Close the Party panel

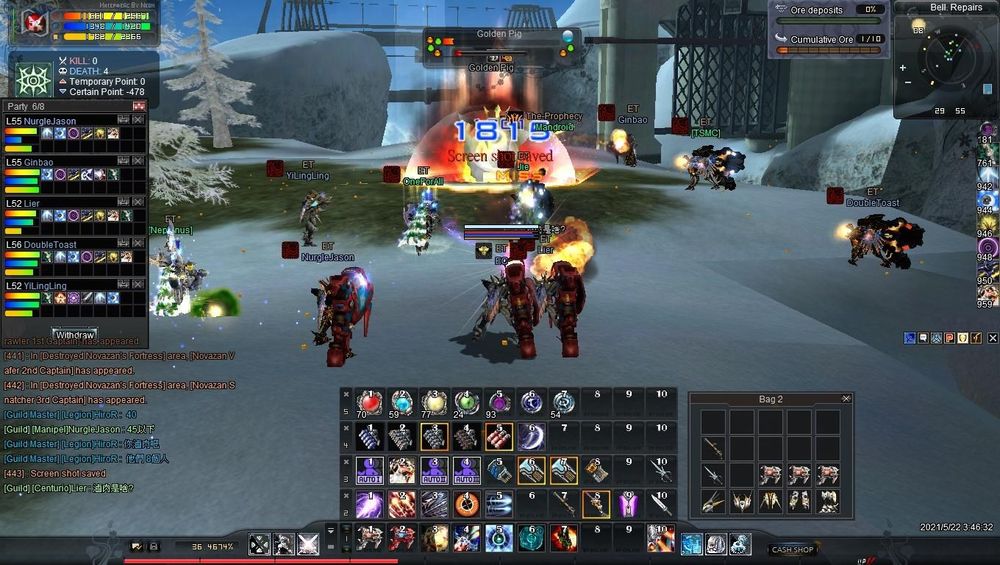(139, 106)
